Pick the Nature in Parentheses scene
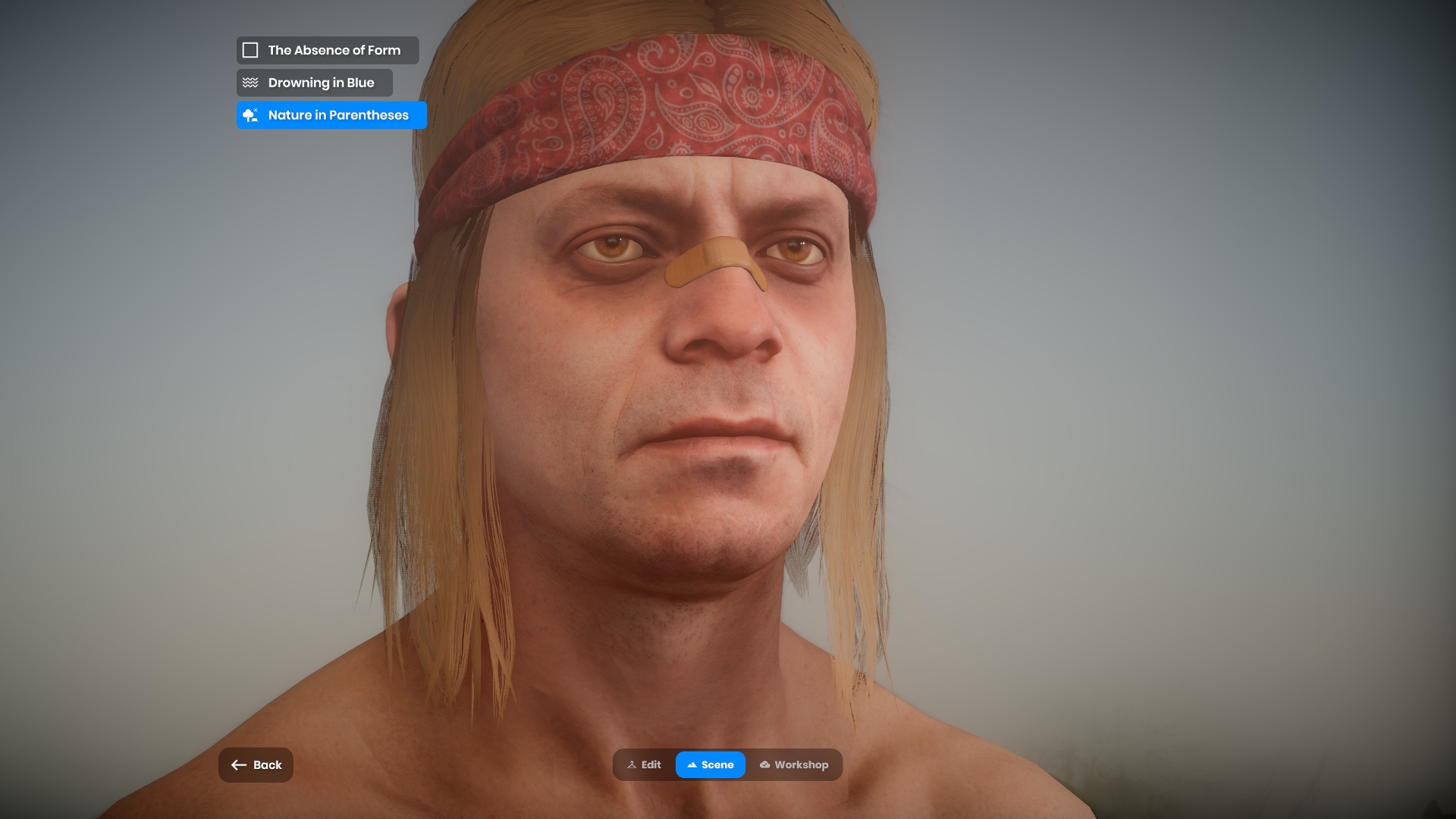The width and height of the screenshot is (1456, 819). [x=331, y=115]
